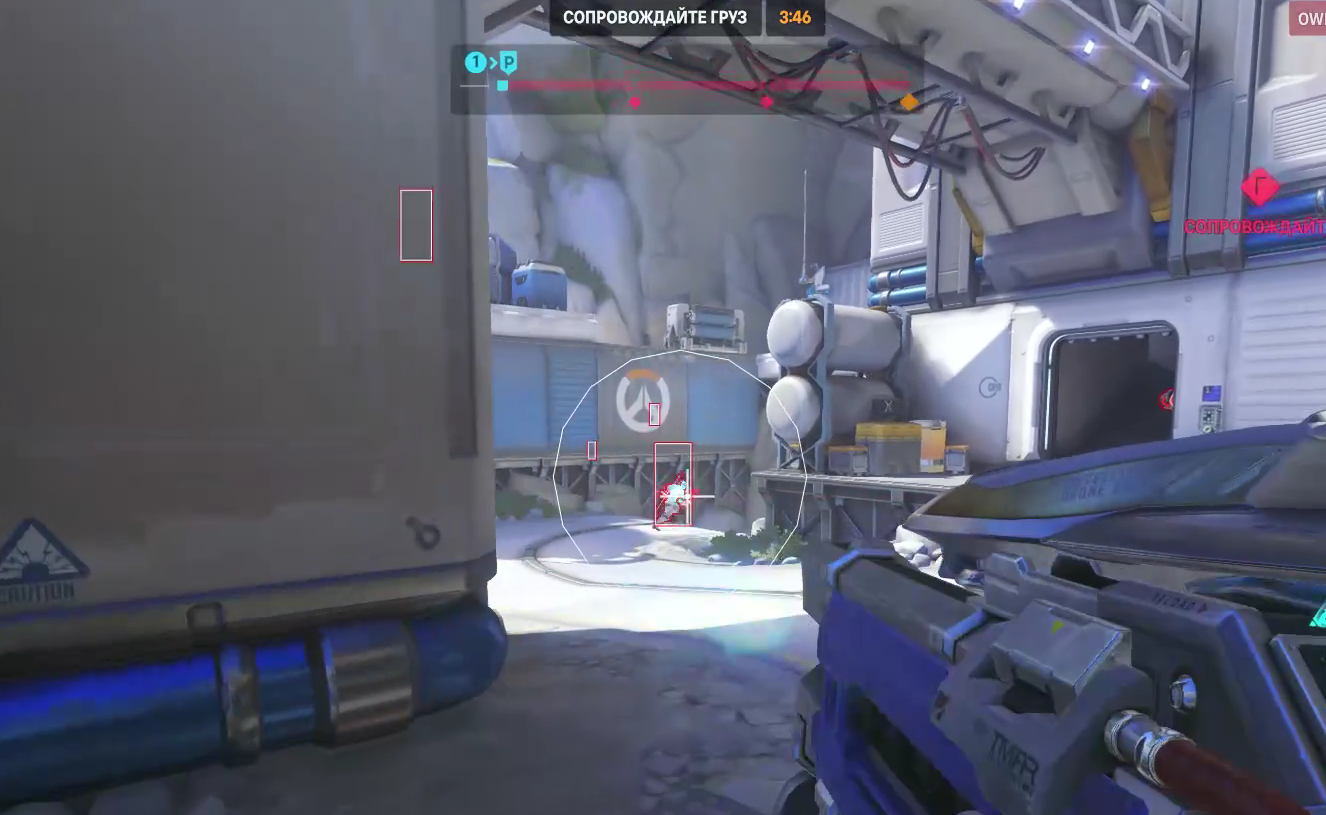1326x815 pixels.
Task: Click the red target box around the enemy player
Action: click(x=672, y=483)
